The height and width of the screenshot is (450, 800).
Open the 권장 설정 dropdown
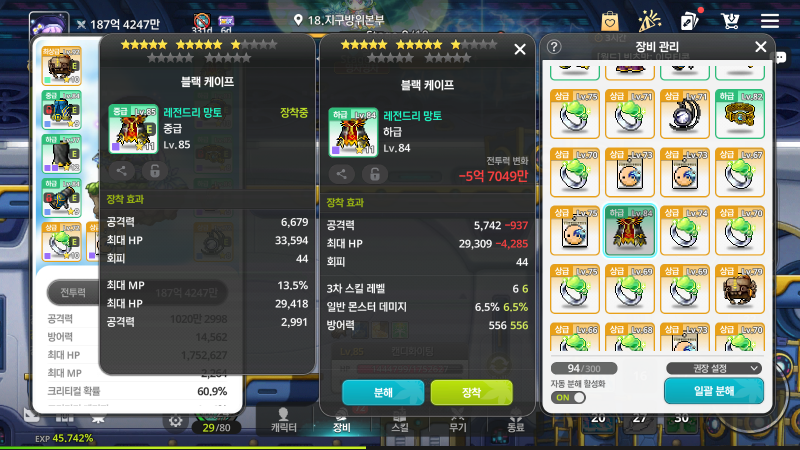click(x=713, y=368)
